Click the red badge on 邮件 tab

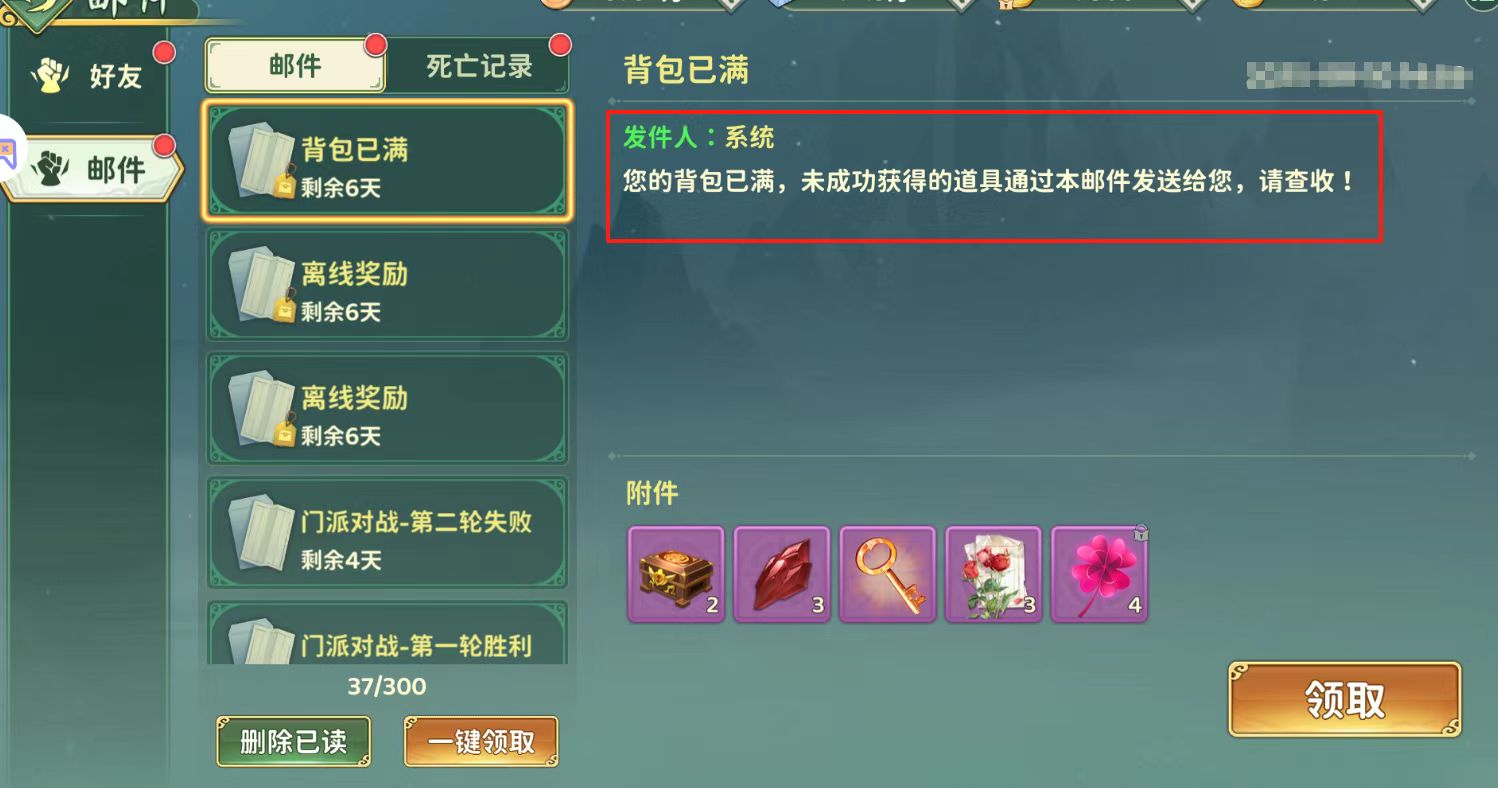pos(374,44)
